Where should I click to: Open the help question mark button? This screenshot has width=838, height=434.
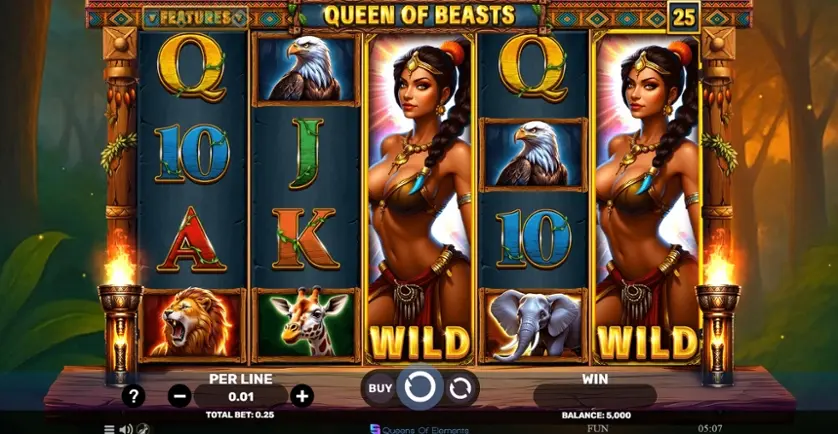(133, 396)
